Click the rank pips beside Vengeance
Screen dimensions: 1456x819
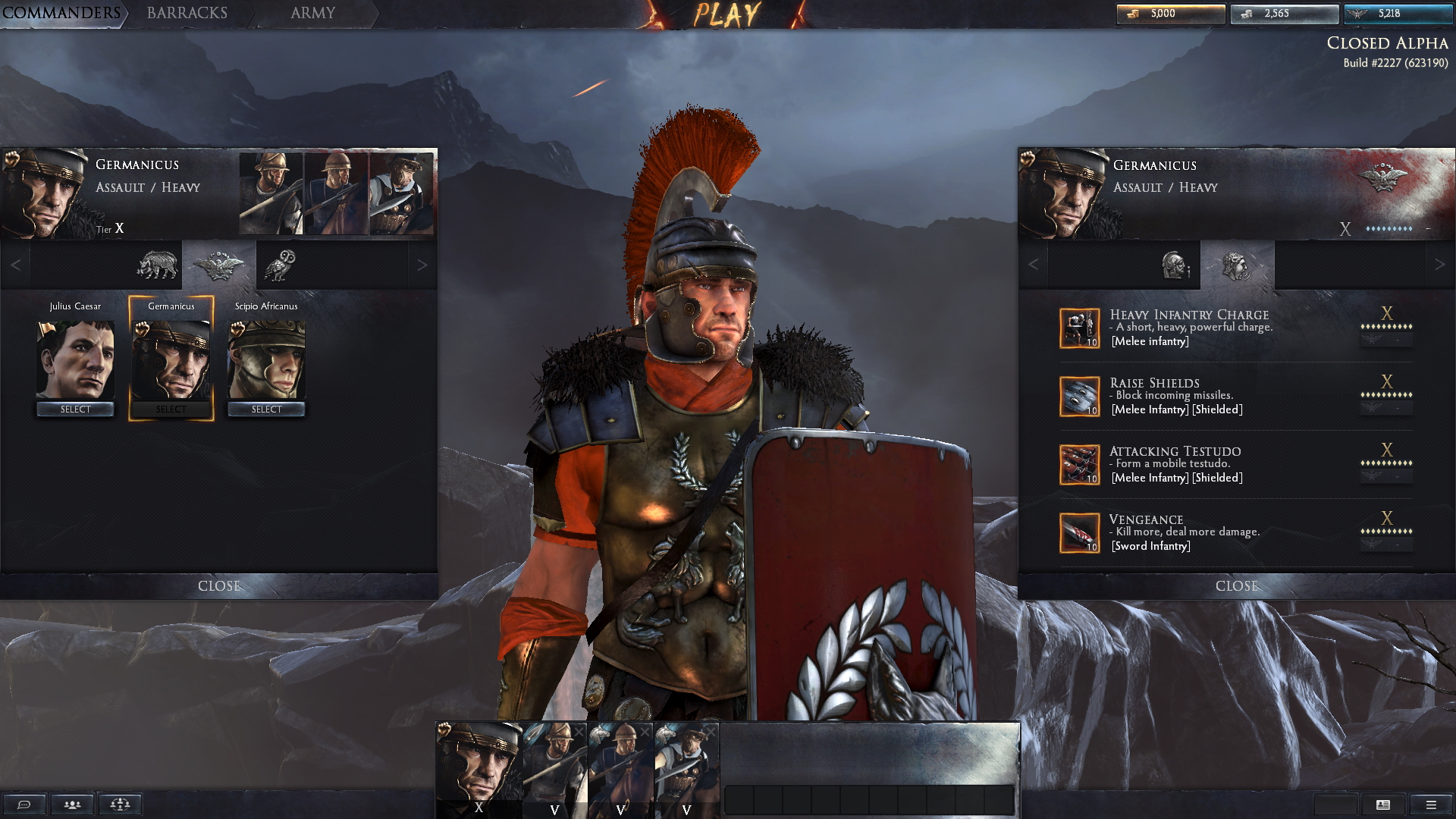click(x=1388, y=531)
